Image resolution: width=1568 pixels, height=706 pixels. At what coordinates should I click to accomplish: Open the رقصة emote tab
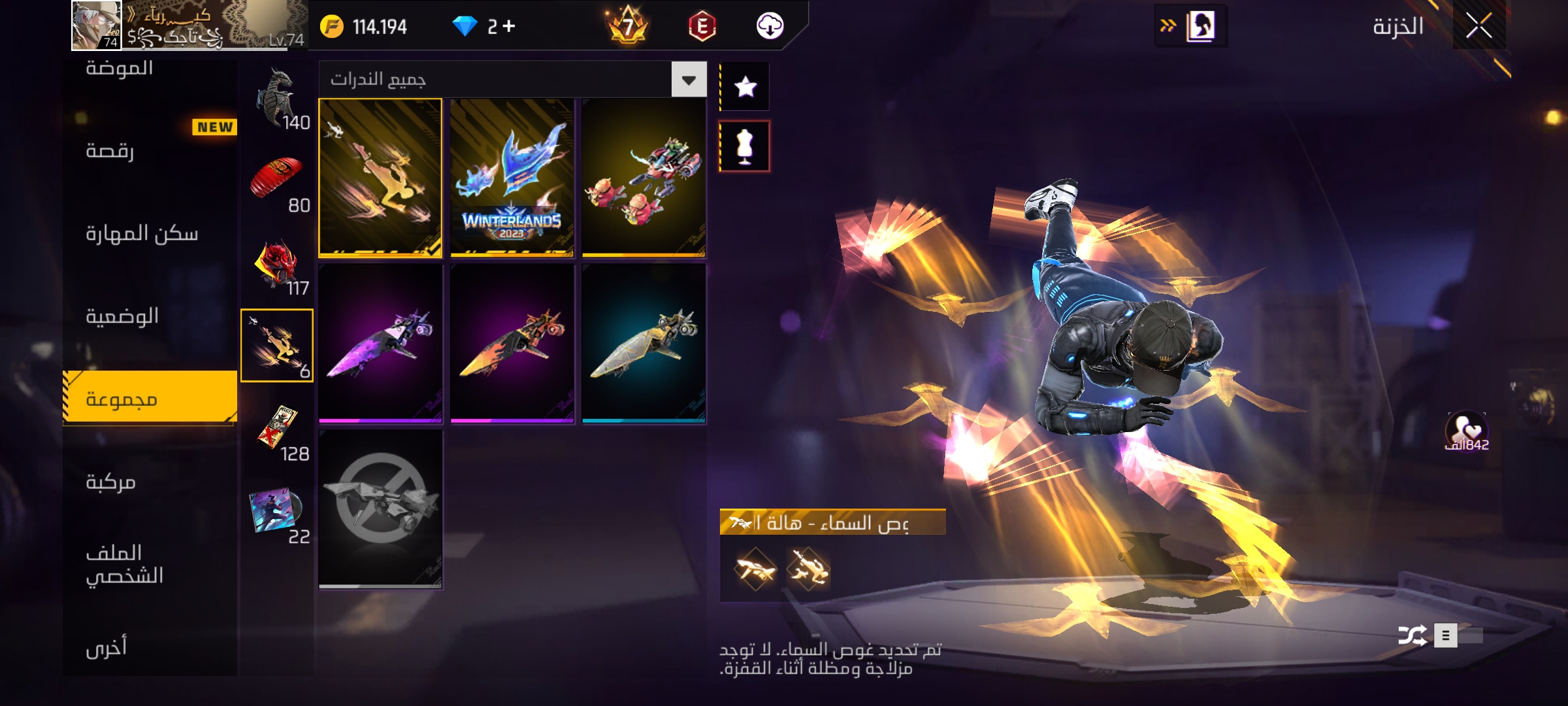[110, 151]
